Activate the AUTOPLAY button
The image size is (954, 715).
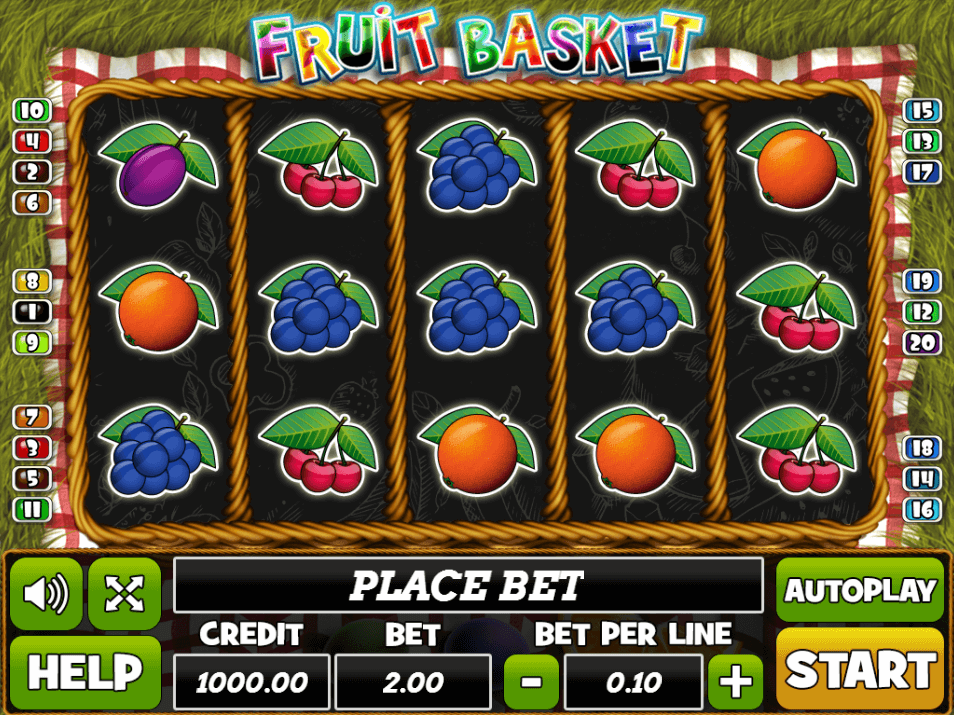[x=859, y=589]
